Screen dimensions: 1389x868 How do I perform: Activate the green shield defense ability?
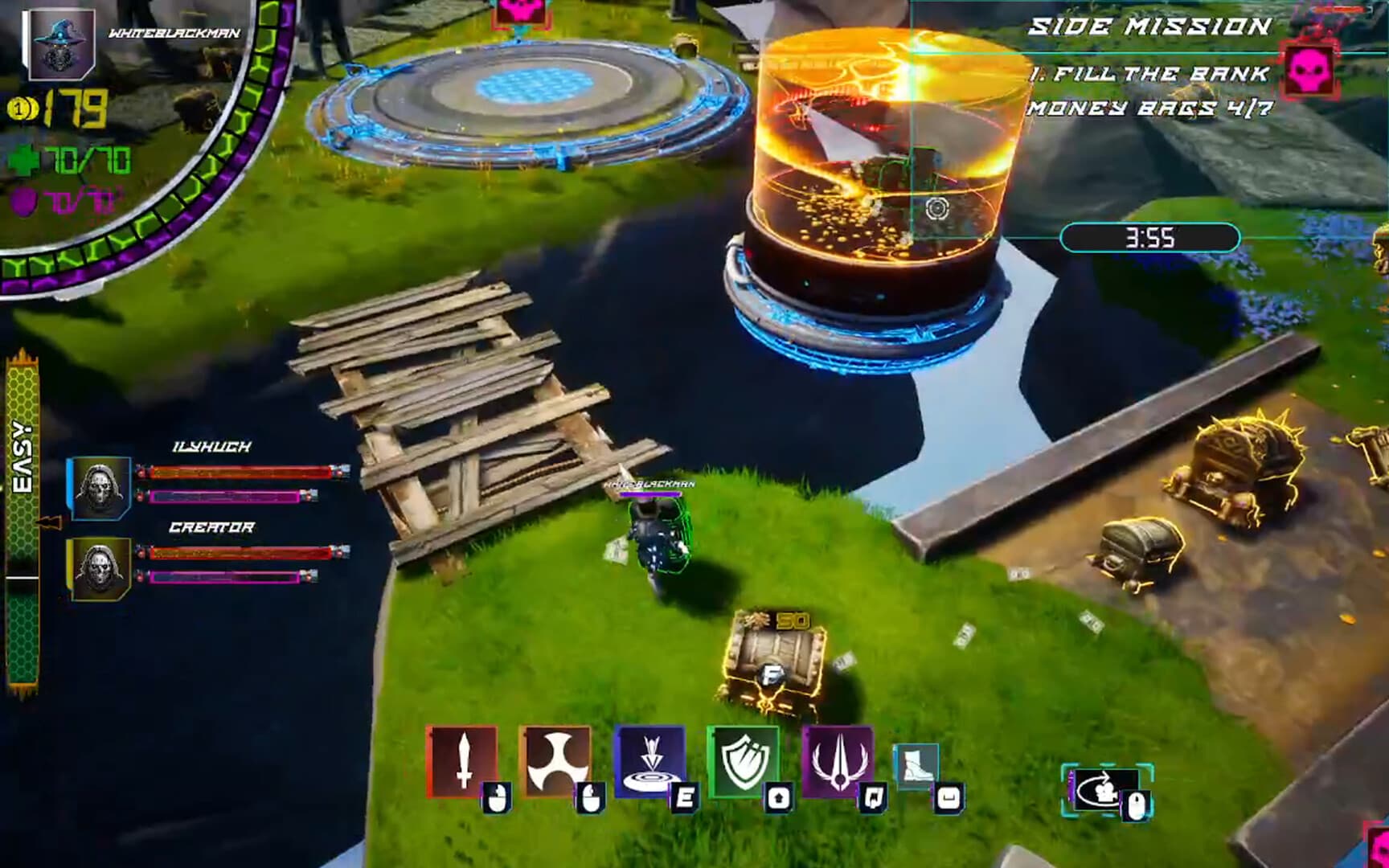pyautogui.click(x=744, y=758)
